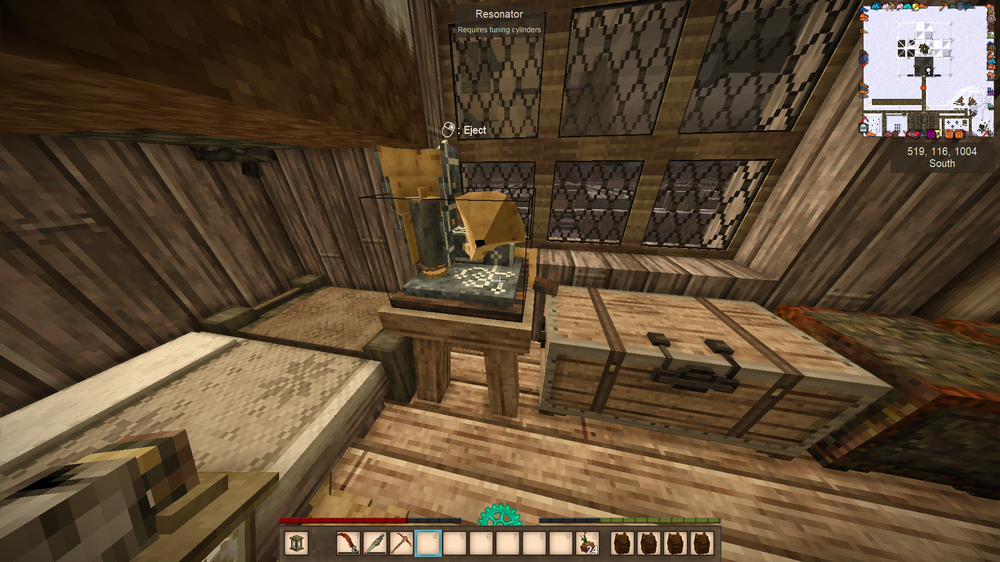Image resolution: width=1000 pixels, height=562 pixels.
Task: Select the red curved blade hotbar slot
Action: 349,543
